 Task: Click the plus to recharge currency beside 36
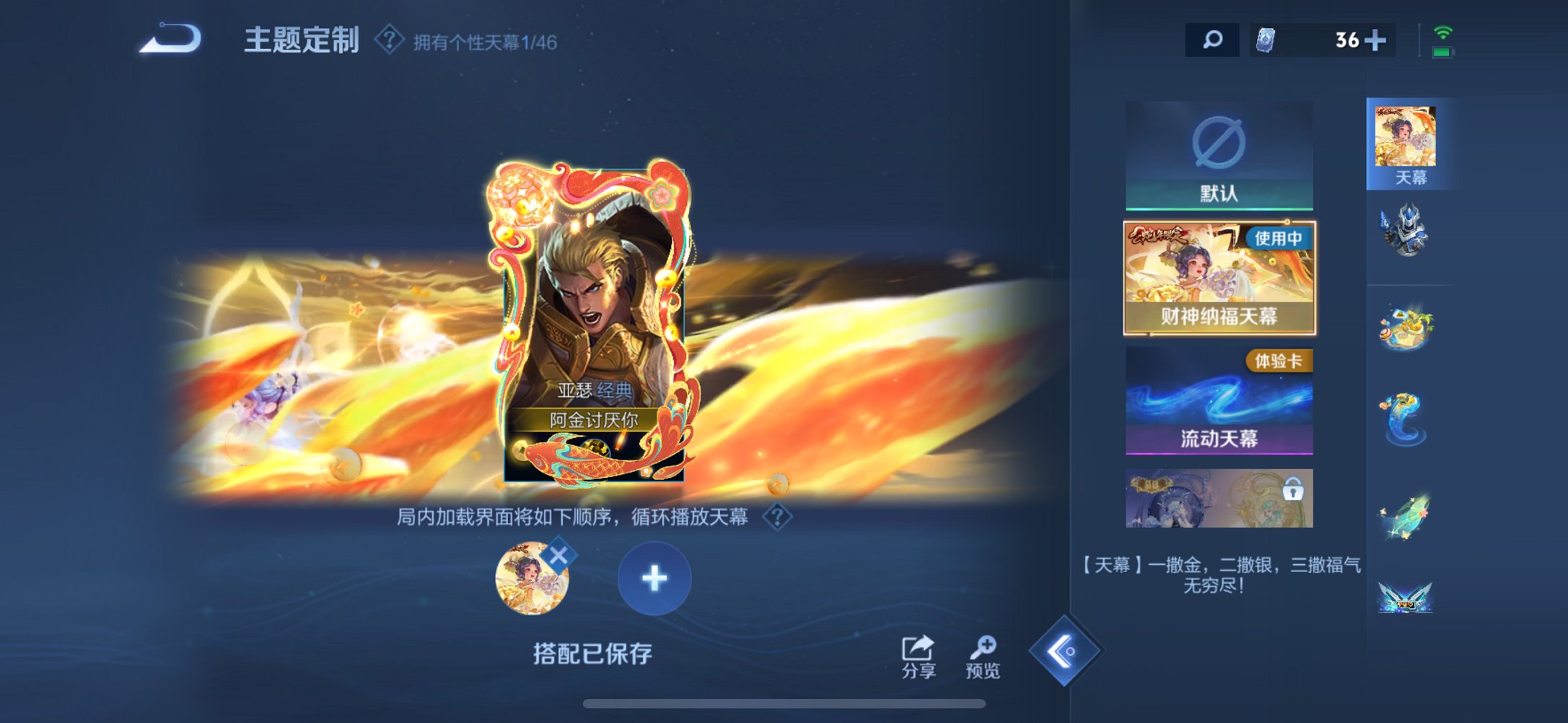[x=1382, y=40]
